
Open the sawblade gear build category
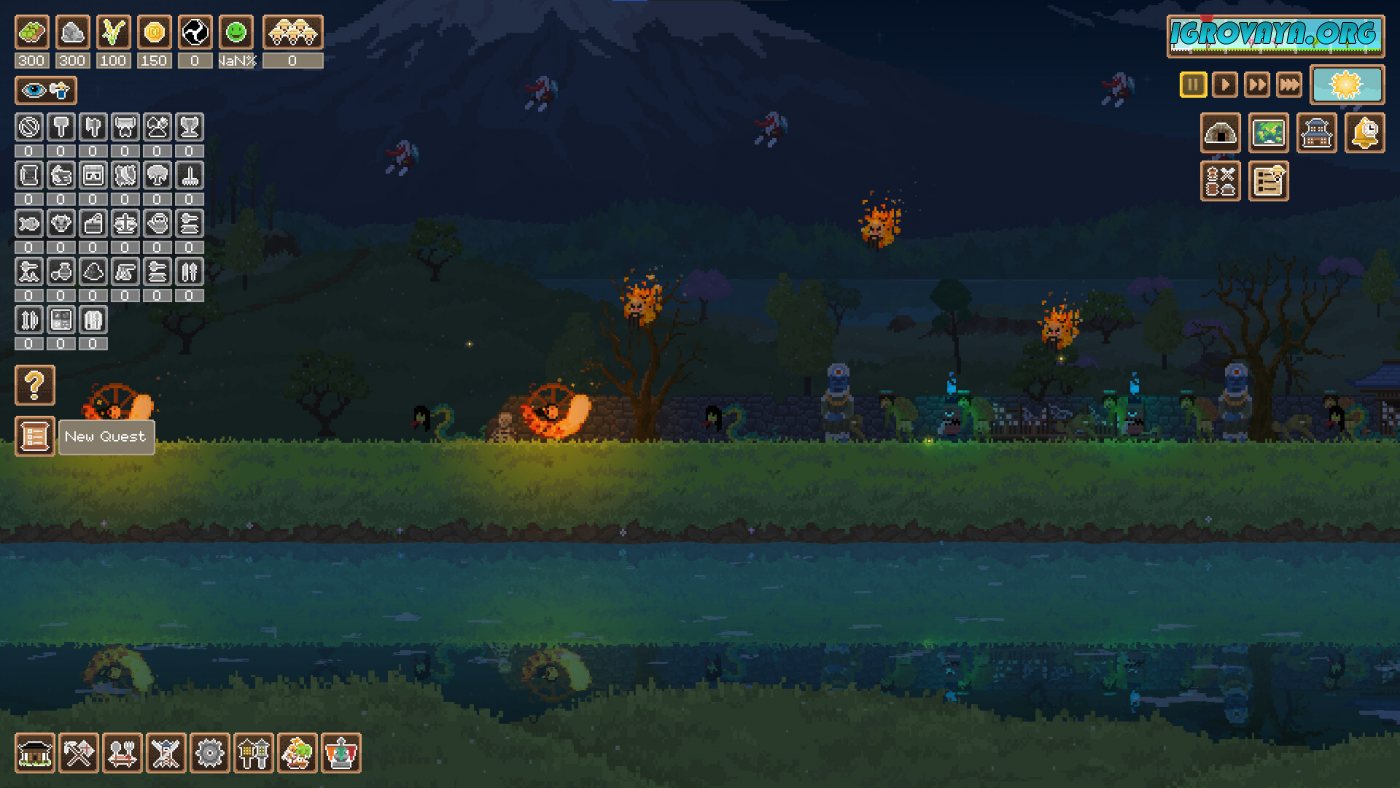point(210,753)
